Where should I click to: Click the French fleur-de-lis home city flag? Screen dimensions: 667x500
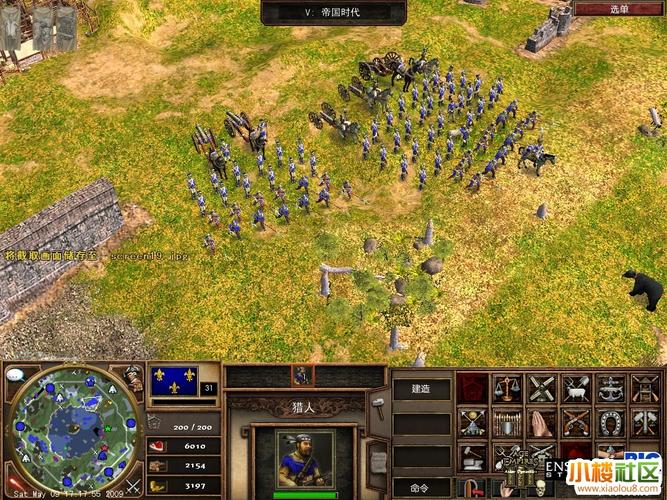(173, 383)
